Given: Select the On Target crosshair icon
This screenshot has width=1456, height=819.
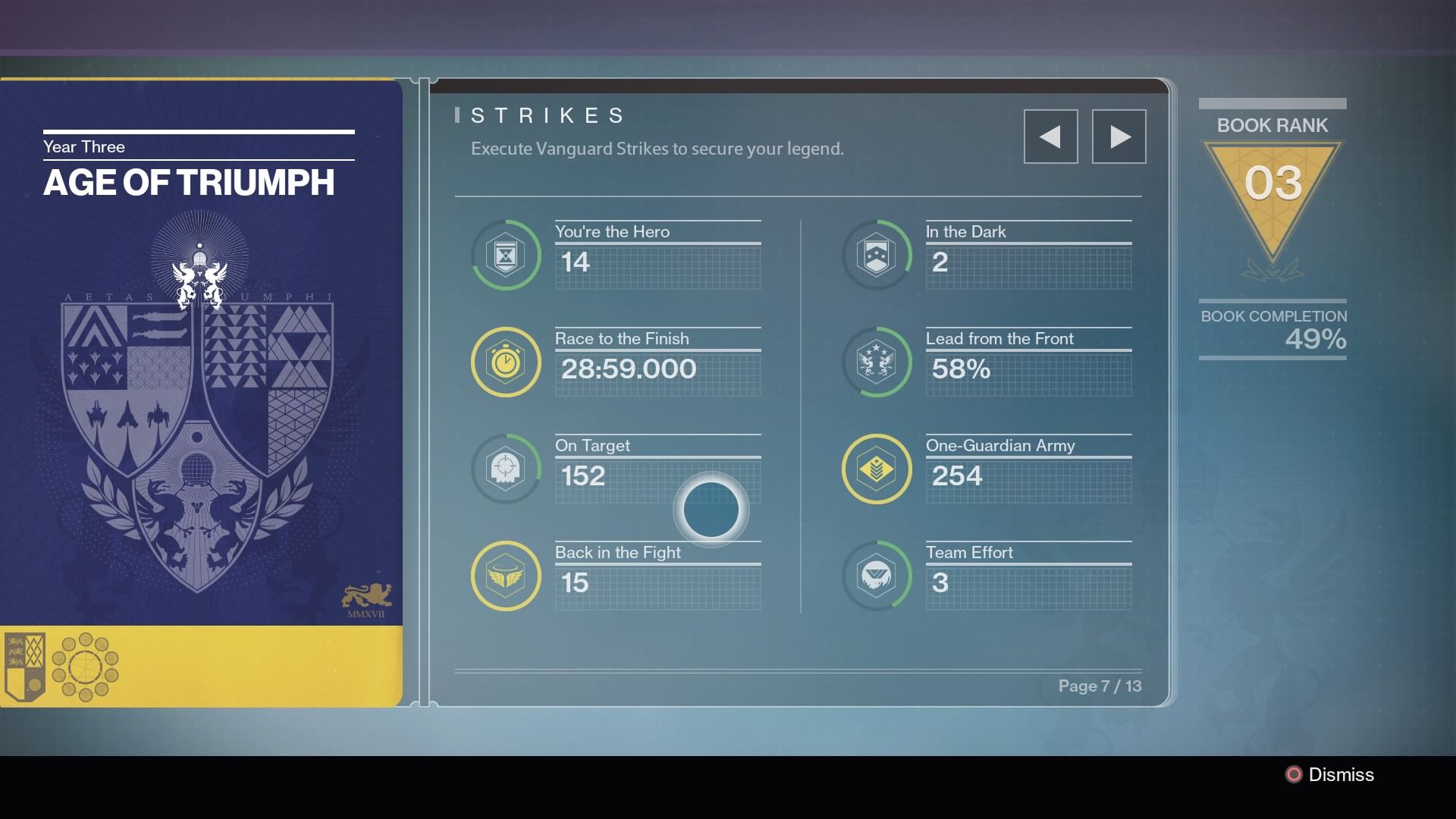Looking at the screenshot, I should 506,469.
